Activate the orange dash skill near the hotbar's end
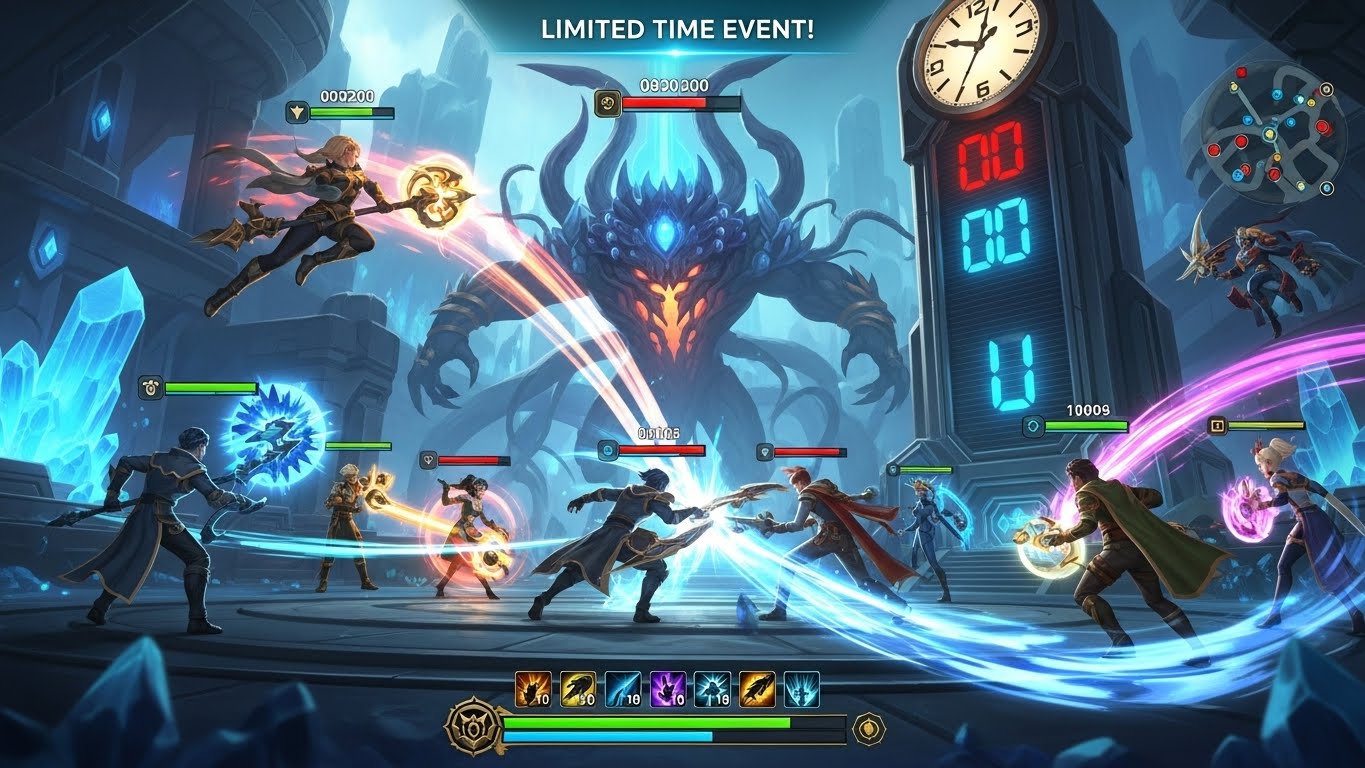Screen dimensions: 1365x768 (756, 687)
